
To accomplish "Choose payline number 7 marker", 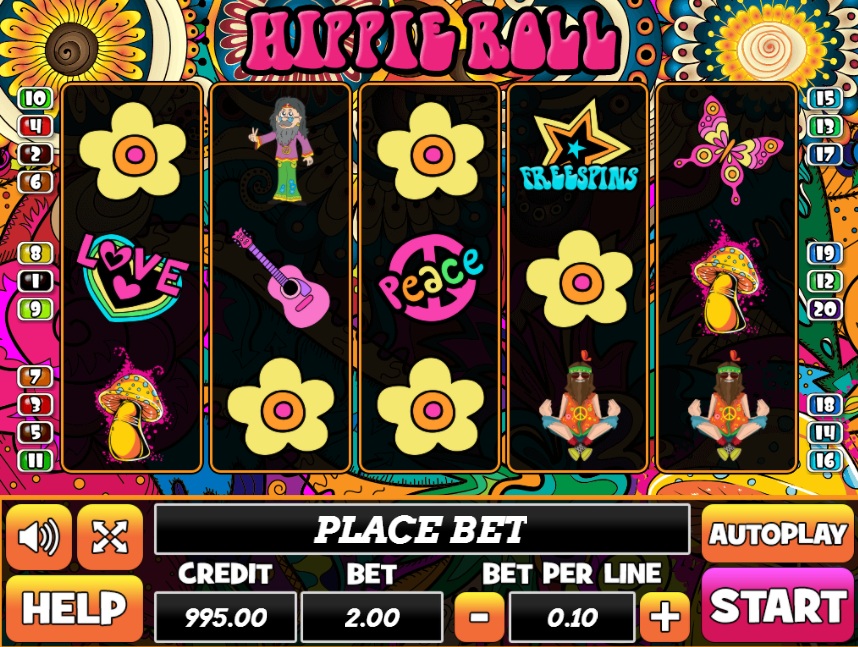I will pos(35,377).
